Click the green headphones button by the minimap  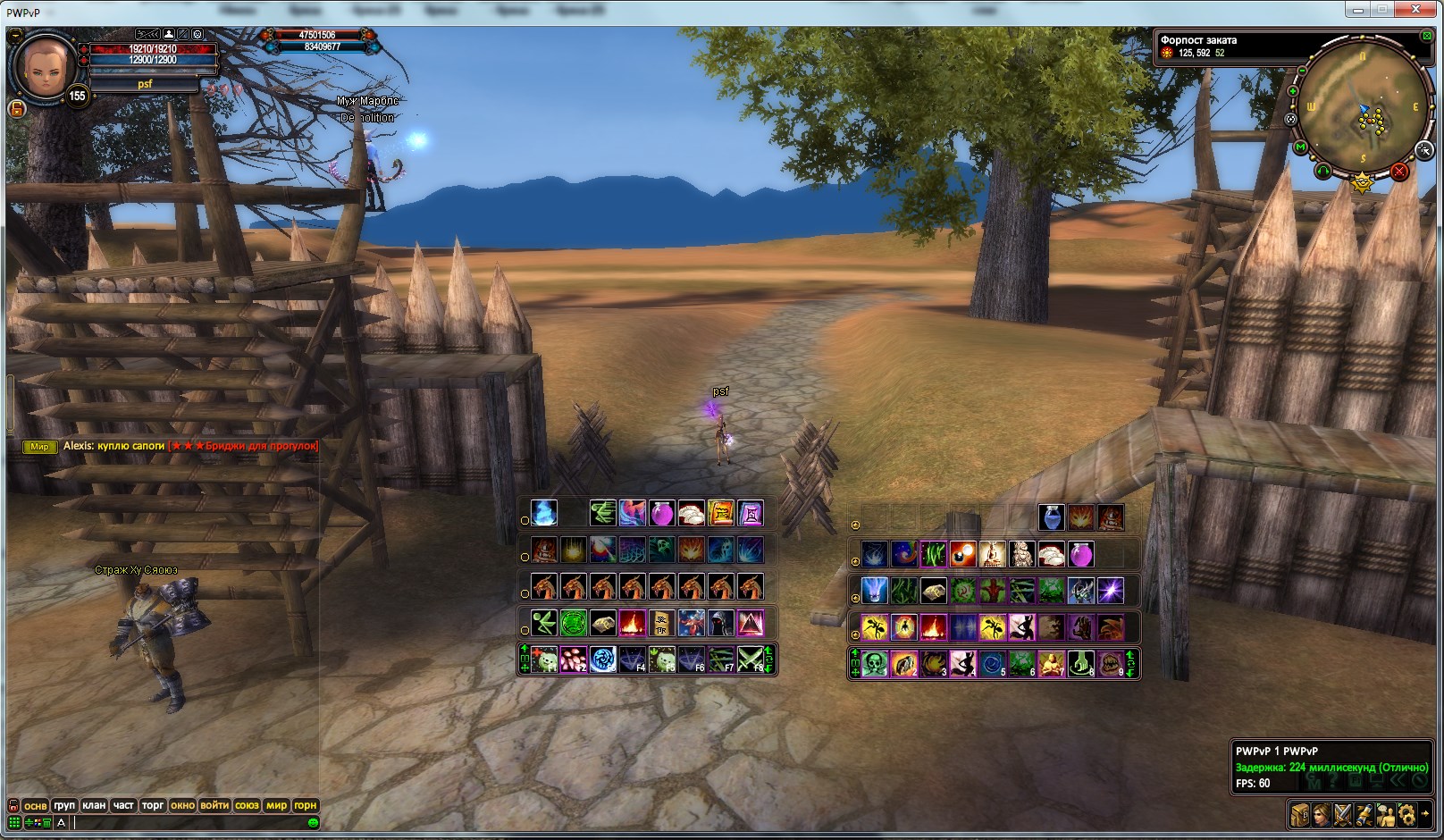click(x=1323, y=170)
